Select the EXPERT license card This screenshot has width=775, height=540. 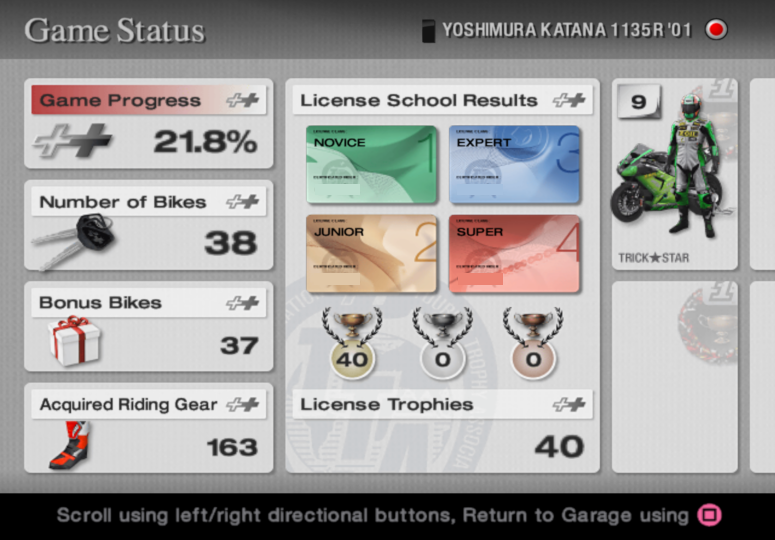(515, 164)
